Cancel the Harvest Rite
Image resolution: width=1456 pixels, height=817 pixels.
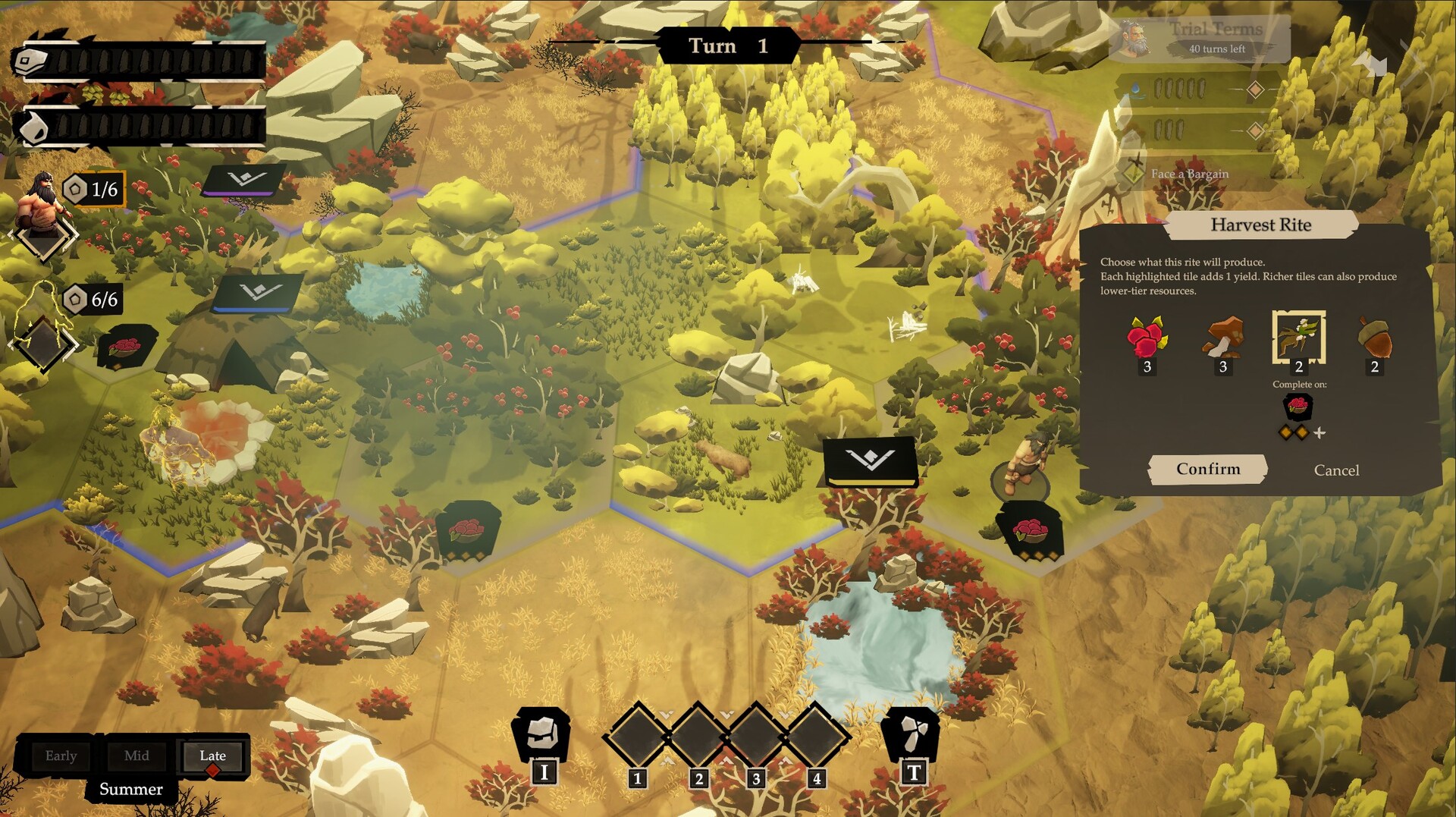(x=1336, y=470)
